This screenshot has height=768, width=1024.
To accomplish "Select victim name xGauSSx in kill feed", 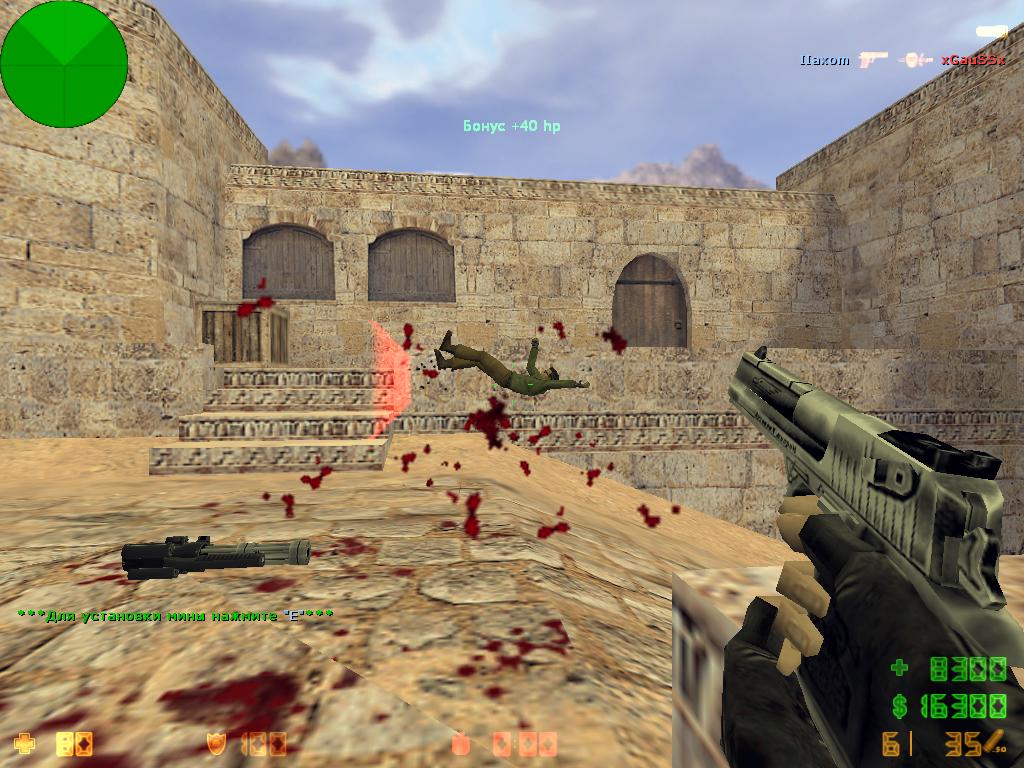I will click(x=972, y=60).
